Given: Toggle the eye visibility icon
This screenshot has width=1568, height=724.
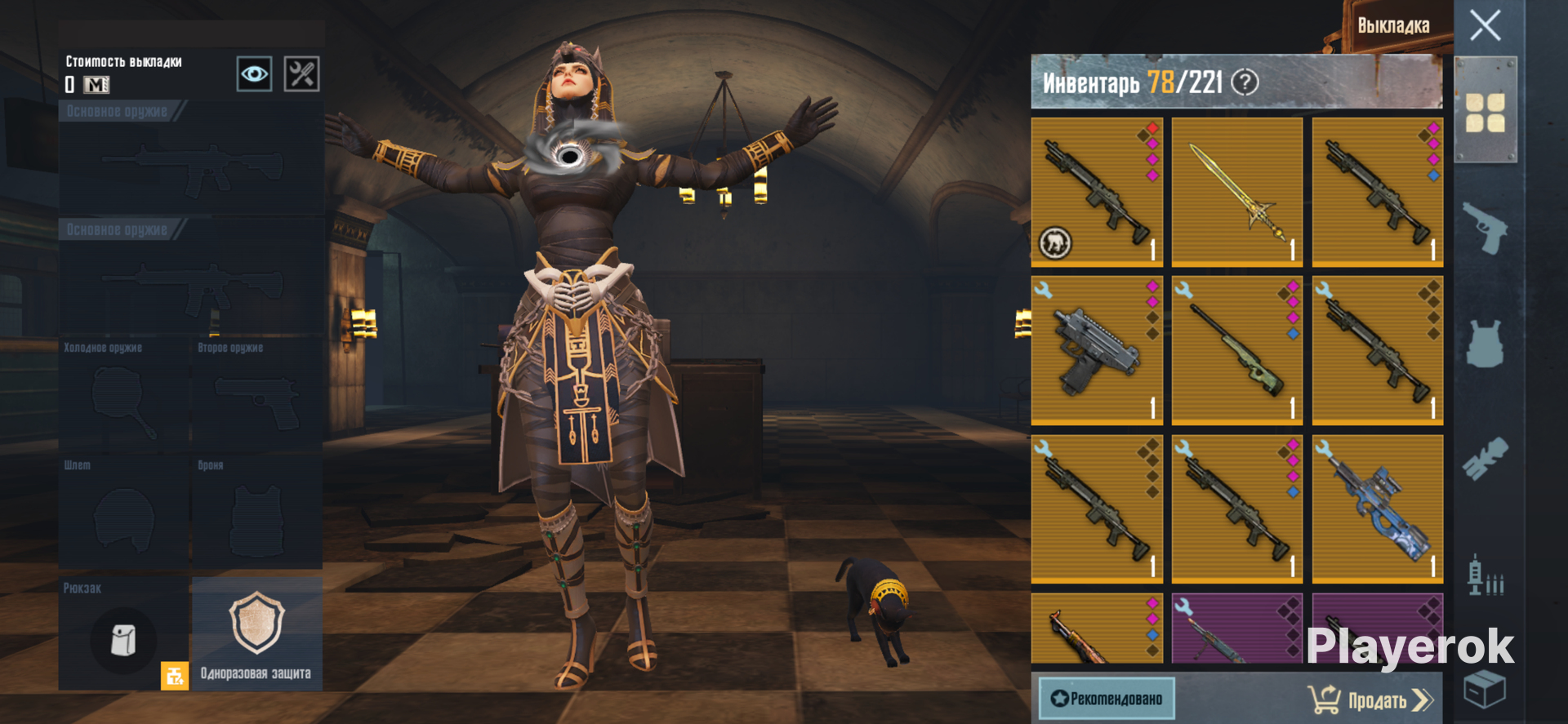Looking at the screenshot, I should pos(254,74).
